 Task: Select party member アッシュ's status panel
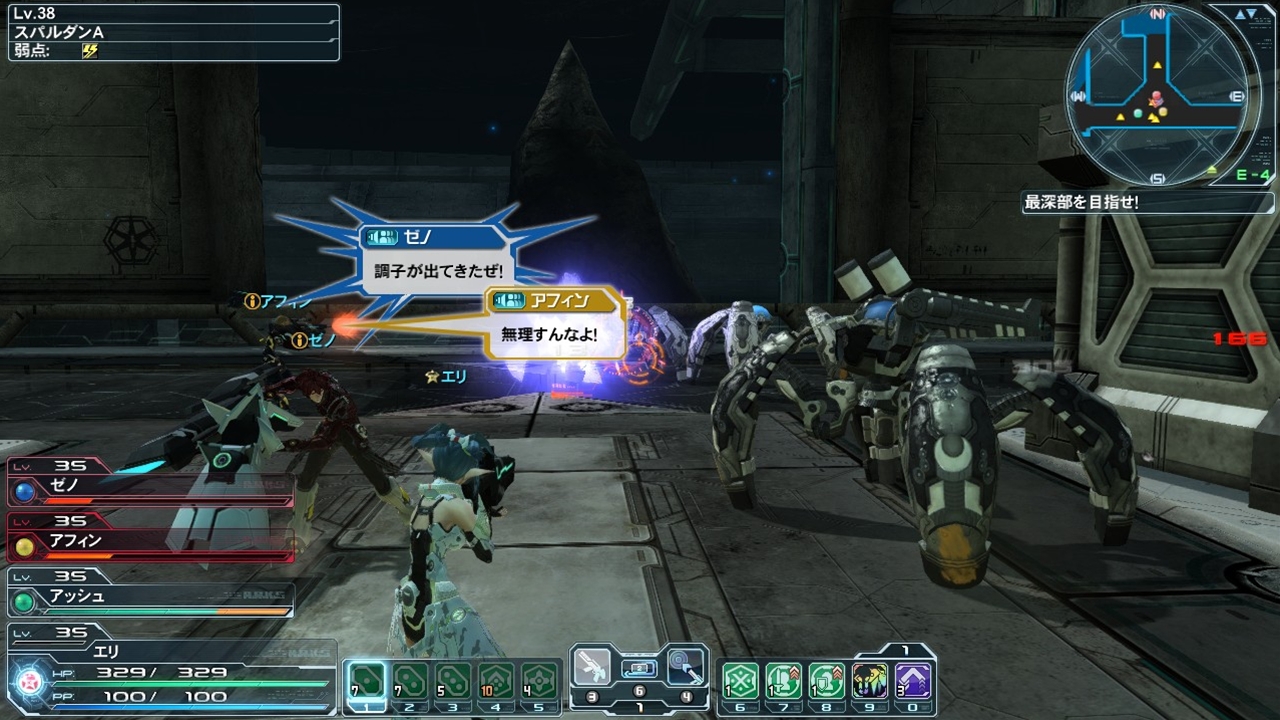[150, 597]
